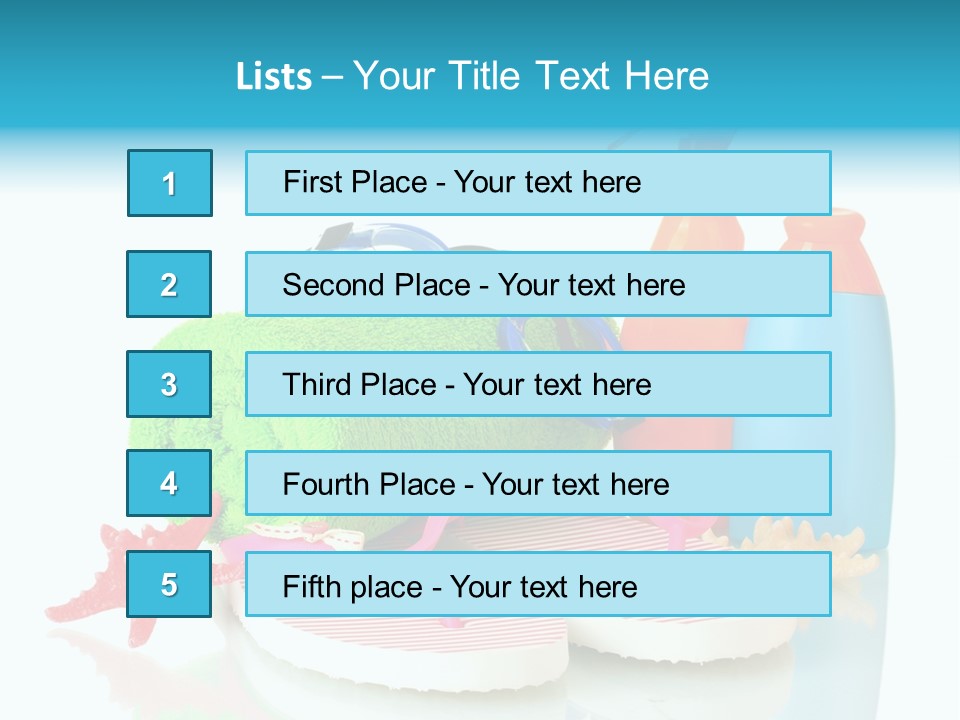Screen dimensions: 960x720
Task: Select the number 5 box
Action: (169, 584)
